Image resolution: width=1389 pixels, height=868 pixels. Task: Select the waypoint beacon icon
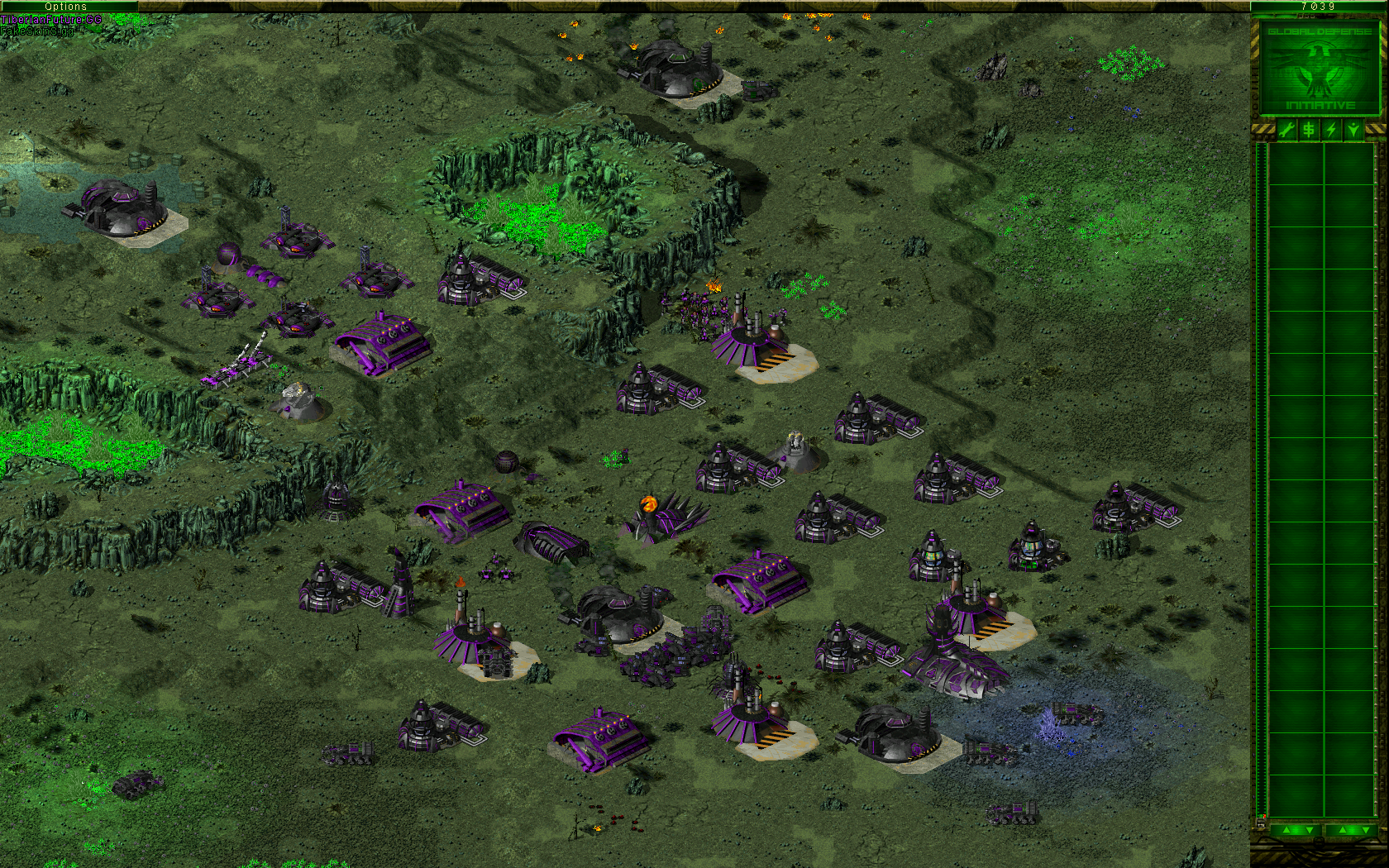tap(1353, 128)
